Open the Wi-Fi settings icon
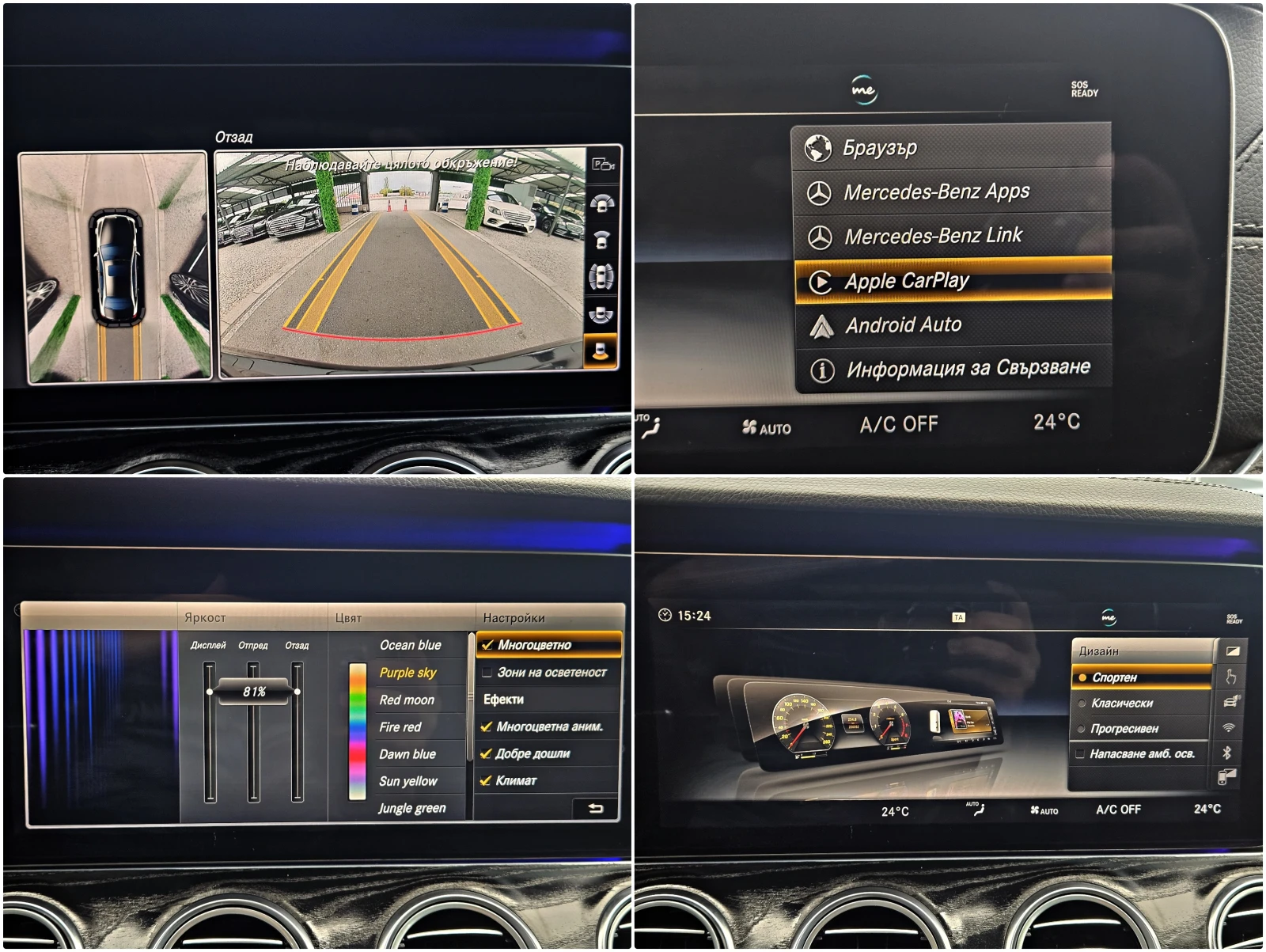This screenshot has height=952, width=1266. pyautogui.click(x=1230, y=726)
